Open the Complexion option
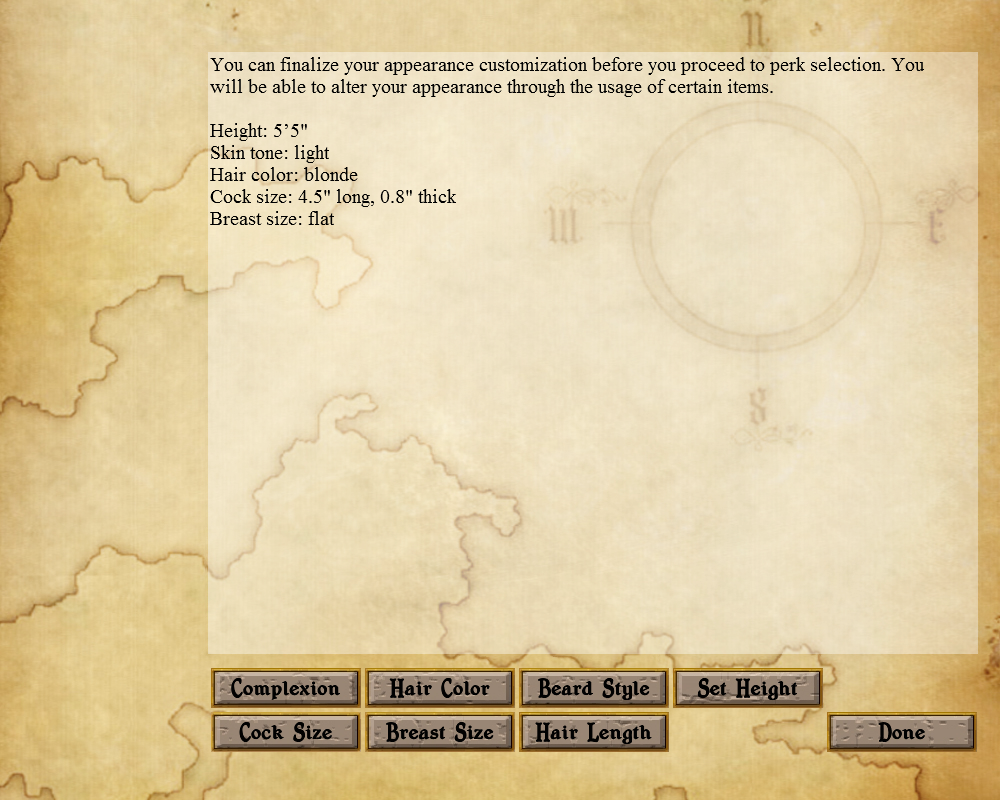This screenshot has width=1000, height=800. [x=286, y=688]
